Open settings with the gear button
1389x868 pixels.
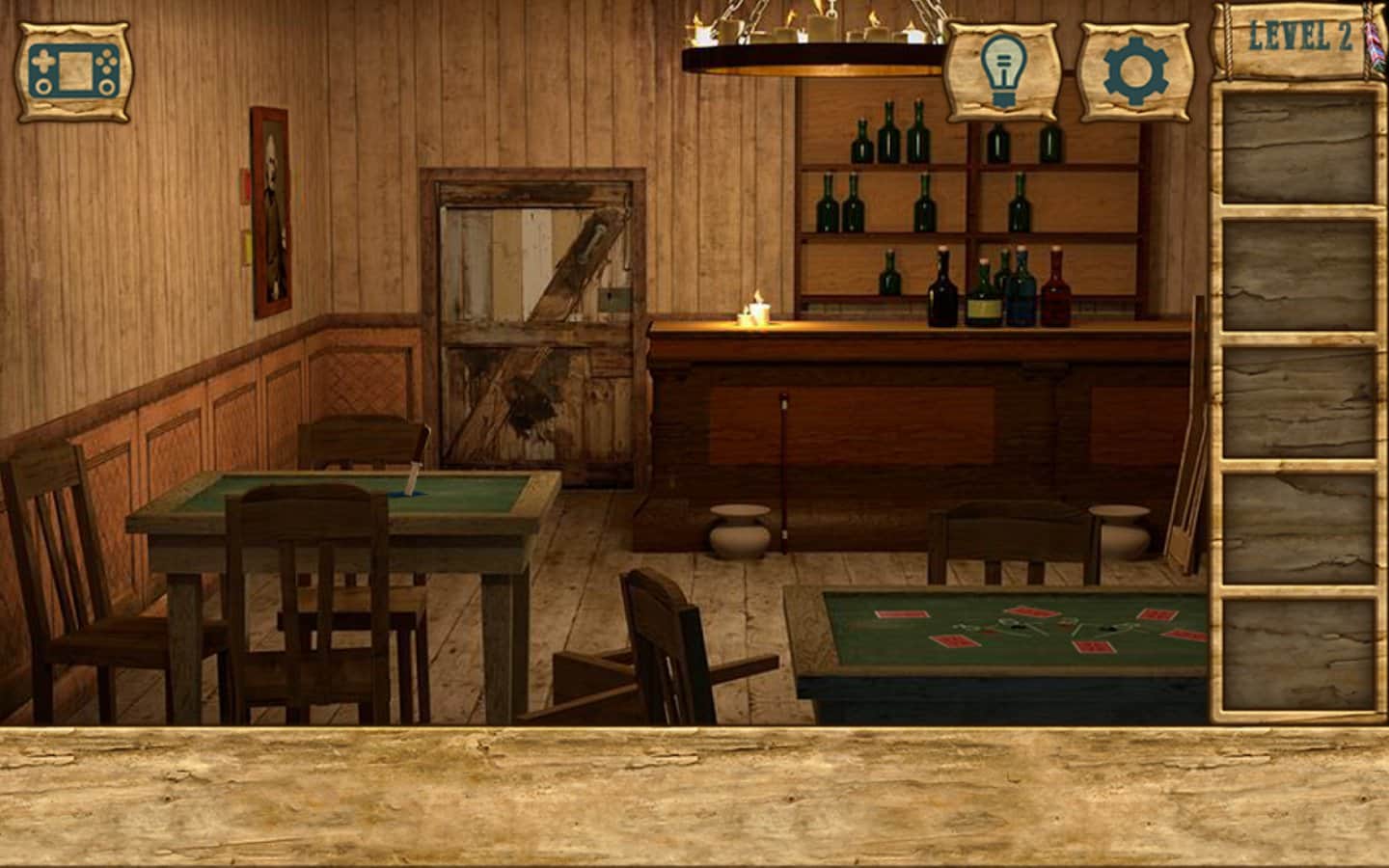coord(1136,71)
